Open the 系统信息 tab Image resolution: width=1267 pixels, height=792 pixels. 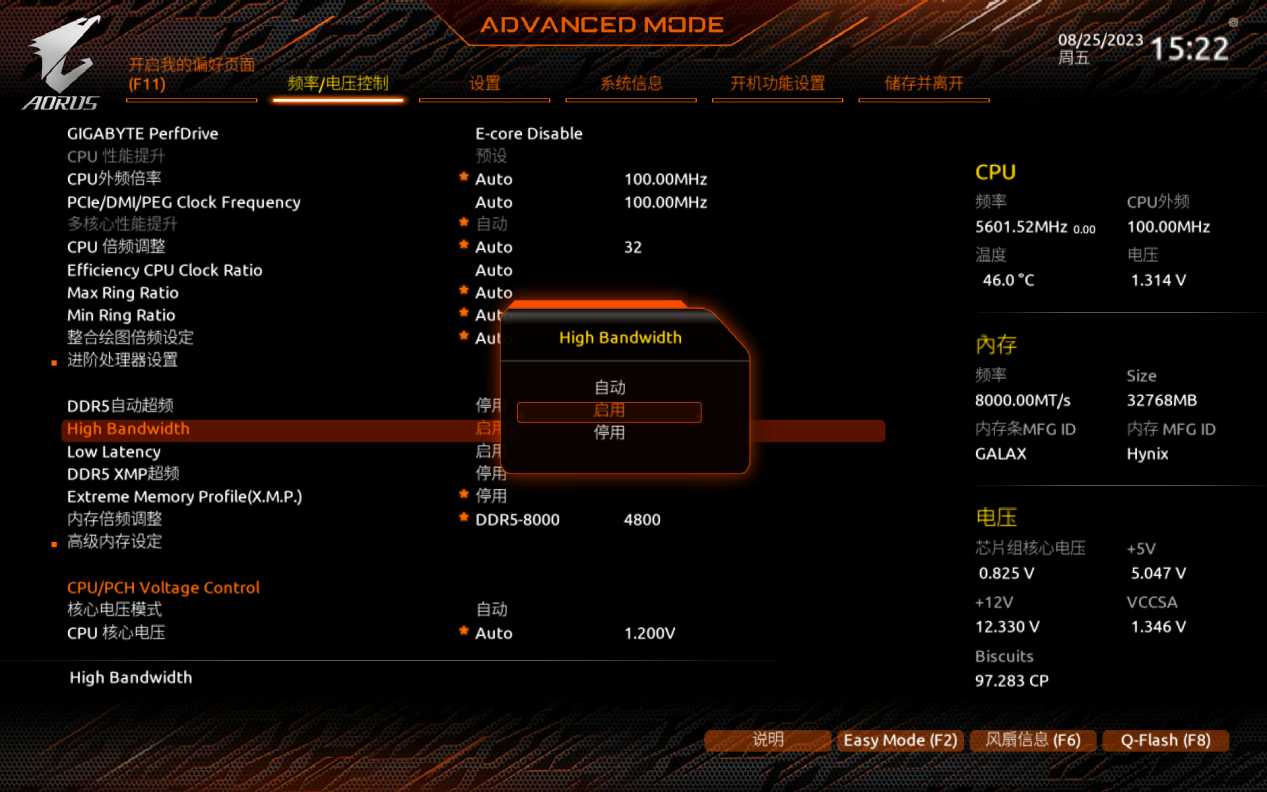(x=631, y=84)
